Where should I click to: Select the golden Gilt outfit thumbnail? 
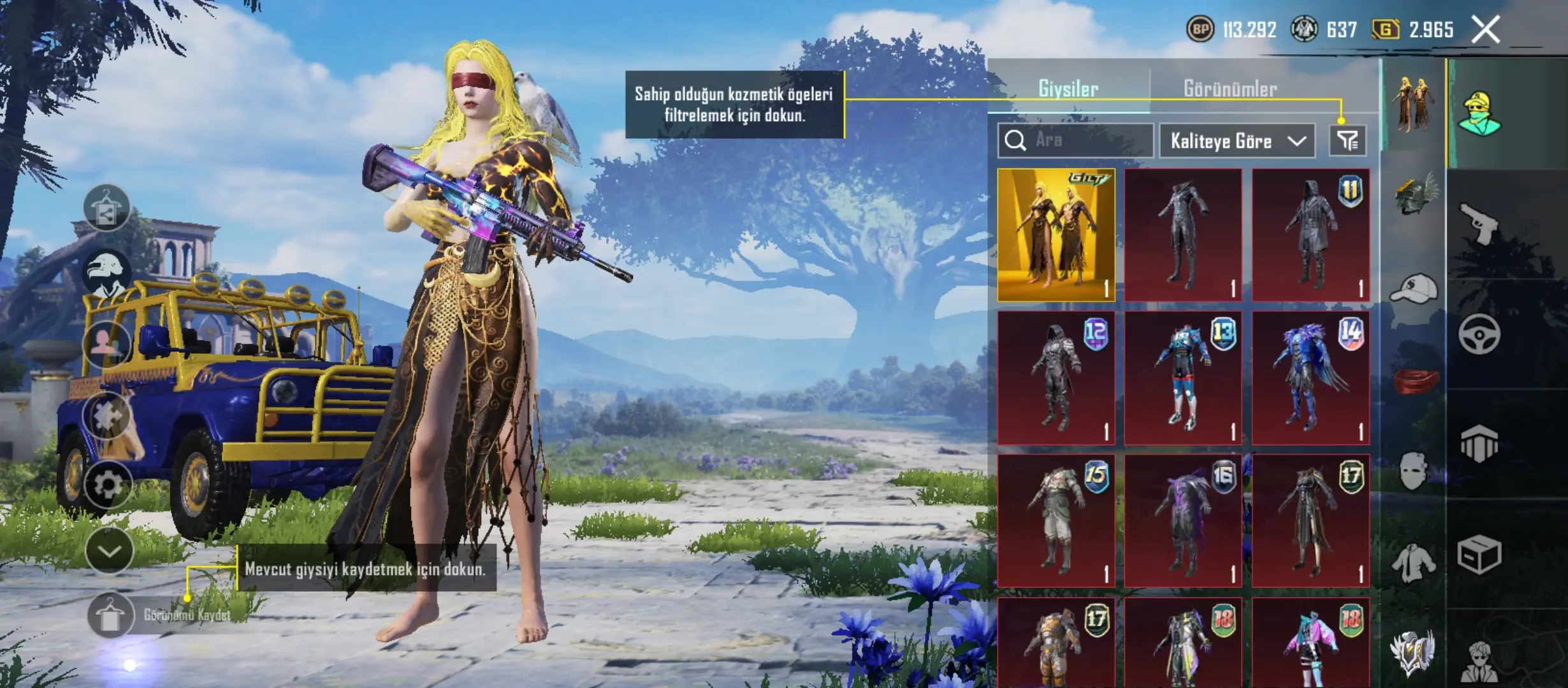pos(1056,234)
